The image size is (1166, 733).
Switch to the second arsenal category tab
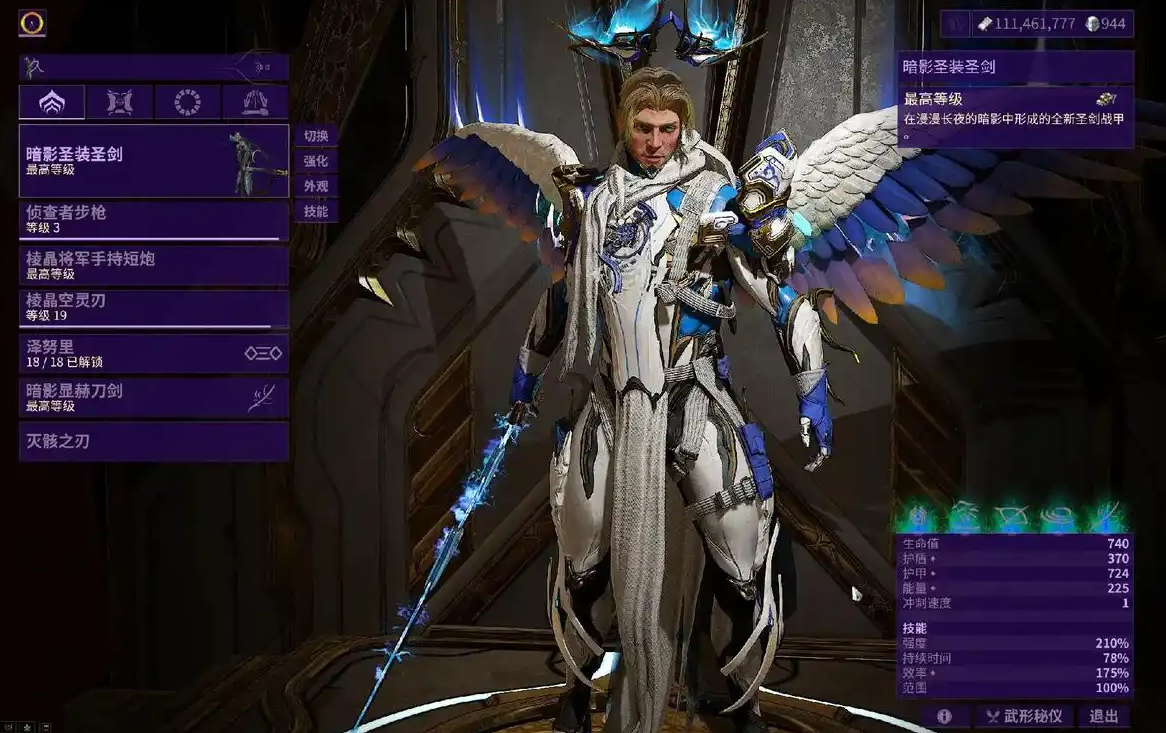(x=119, y=102)
